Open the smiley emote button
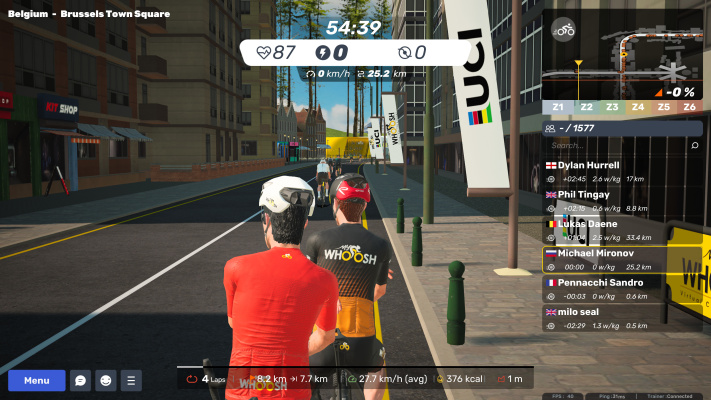This screenshot has height=400, width=711. pos(105,381)
